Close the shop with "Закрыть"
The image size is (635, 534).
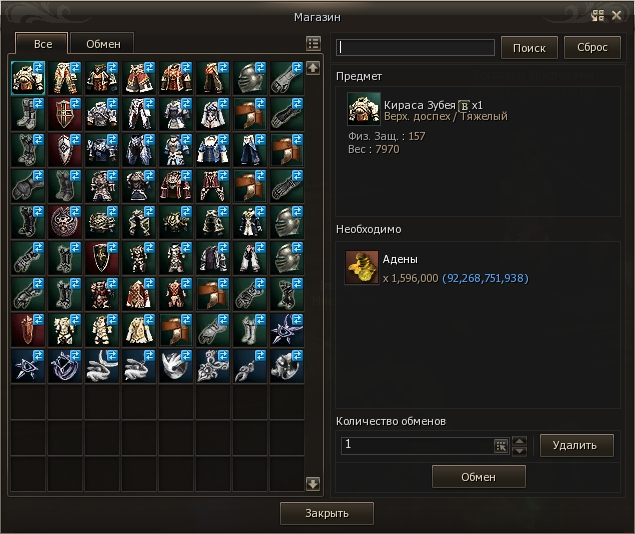click(x=327, y=513)
